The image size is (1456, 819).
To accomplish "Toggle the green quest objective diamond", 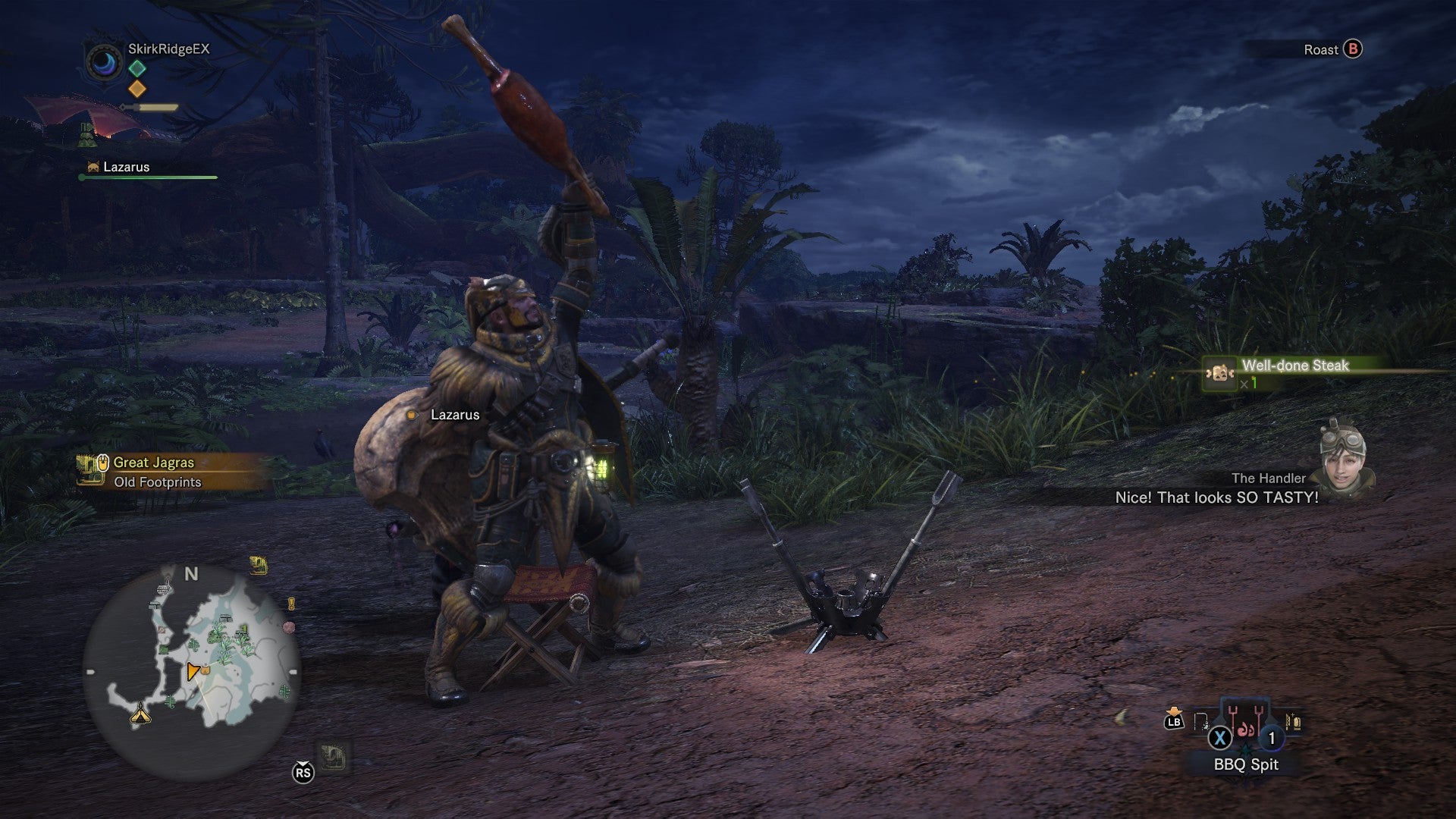I will [137, 68].
